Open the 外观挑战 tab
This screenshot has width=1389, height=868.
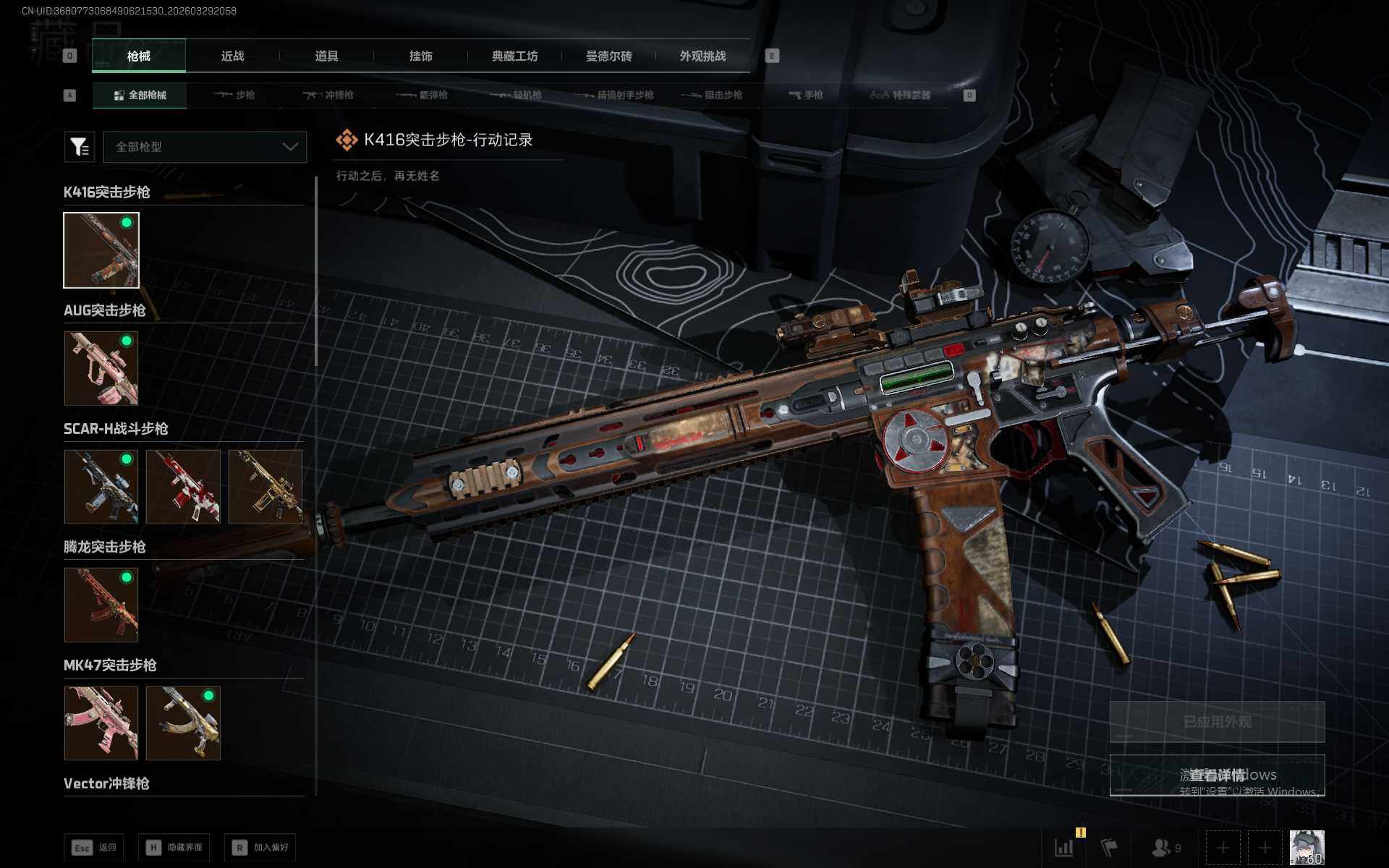[702, 56]
